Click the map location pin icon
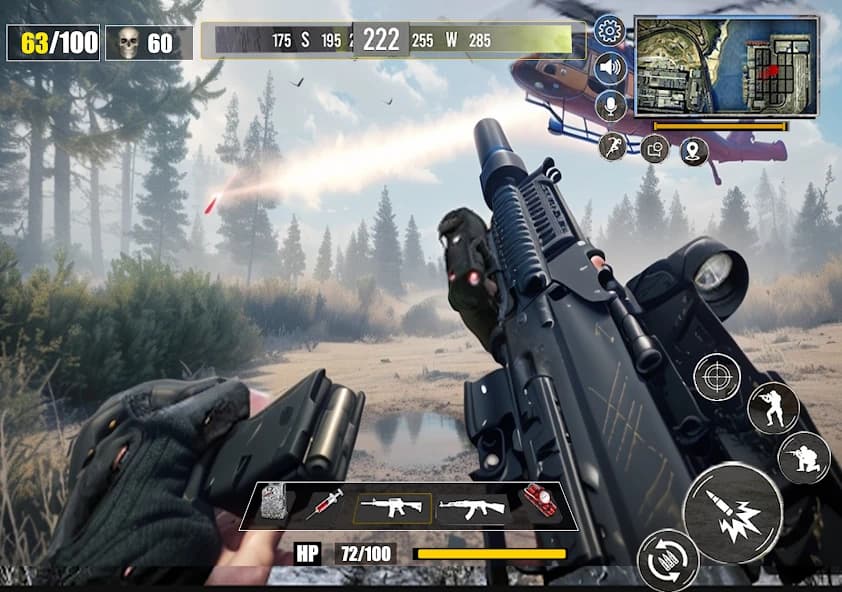Screen dimensions: 842x592 pos(694,151)
